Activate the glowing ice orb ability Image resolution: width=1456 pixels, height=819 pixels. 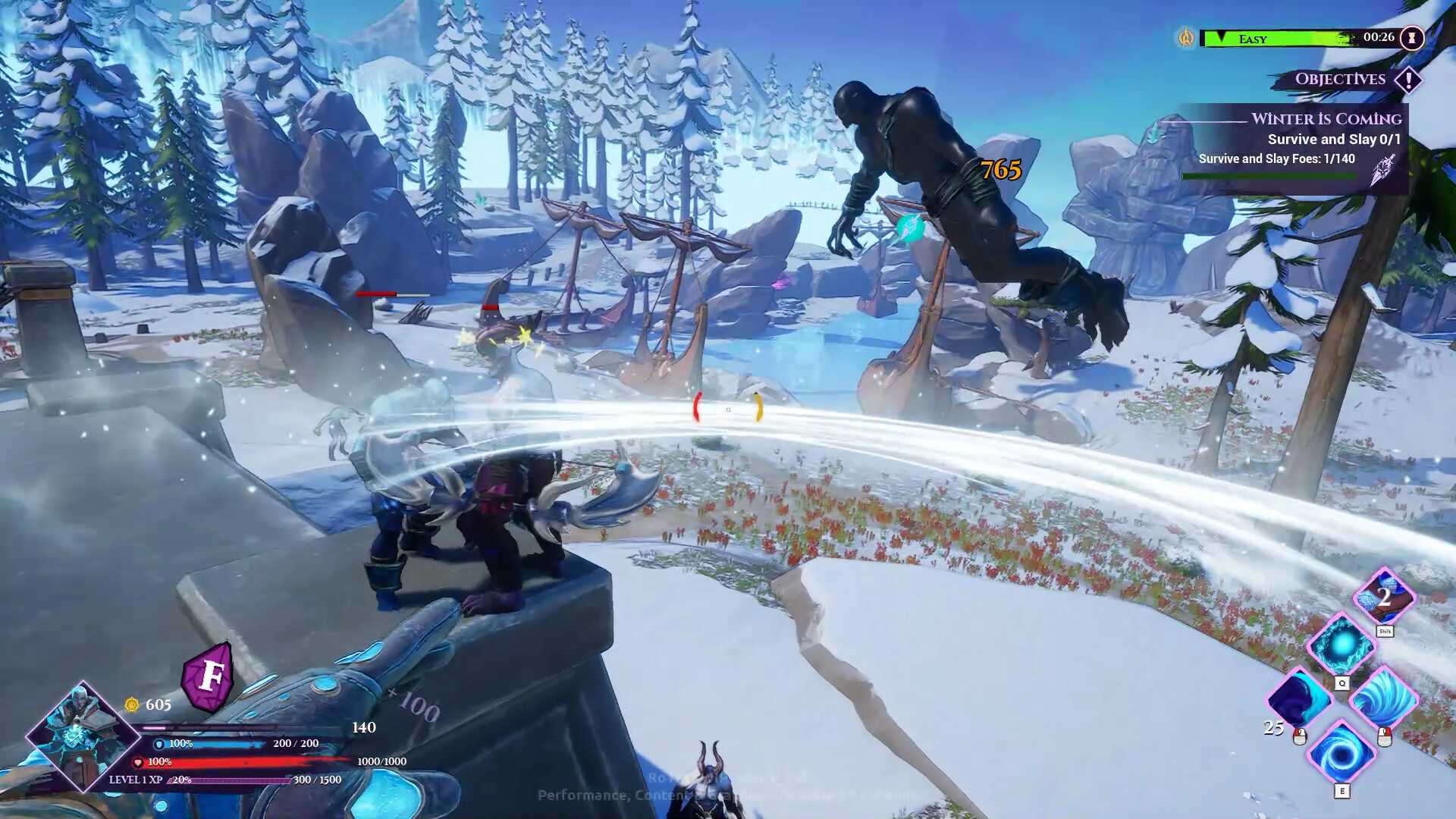point(1341,645)
